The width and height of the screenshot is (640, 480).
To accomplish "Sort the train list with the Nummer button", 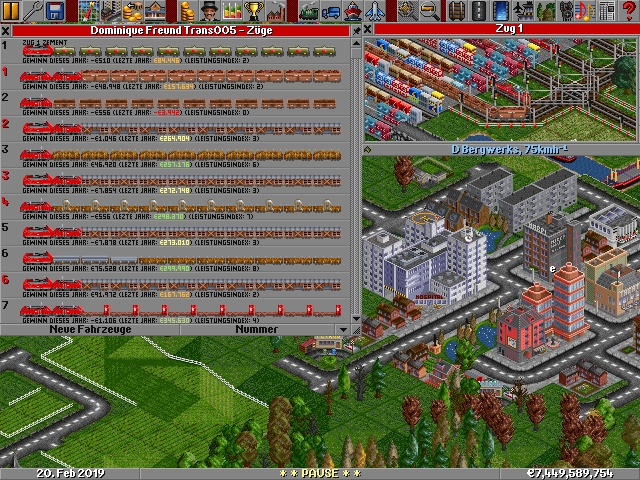I will pos(256,329).
